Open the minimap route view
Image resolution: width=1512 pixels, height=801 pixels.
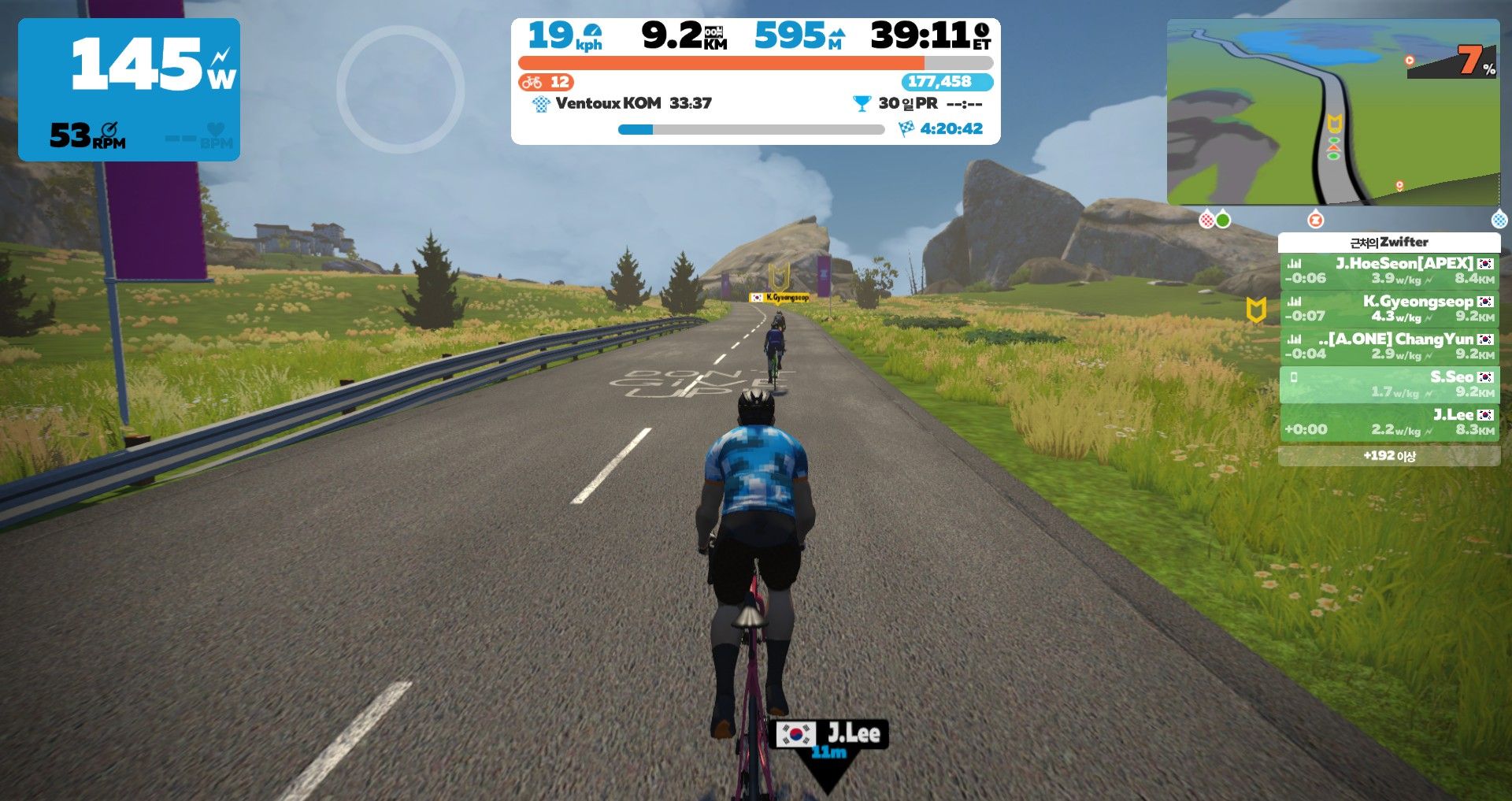pyautogui.click(x=1332, y=112)
